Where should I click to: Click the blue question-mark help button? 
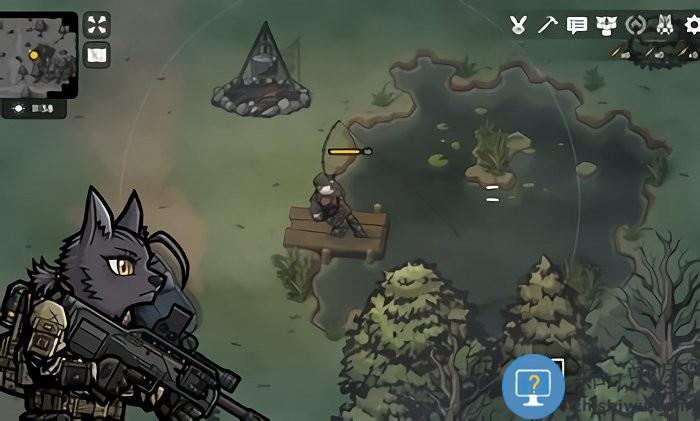pos(533,385)
